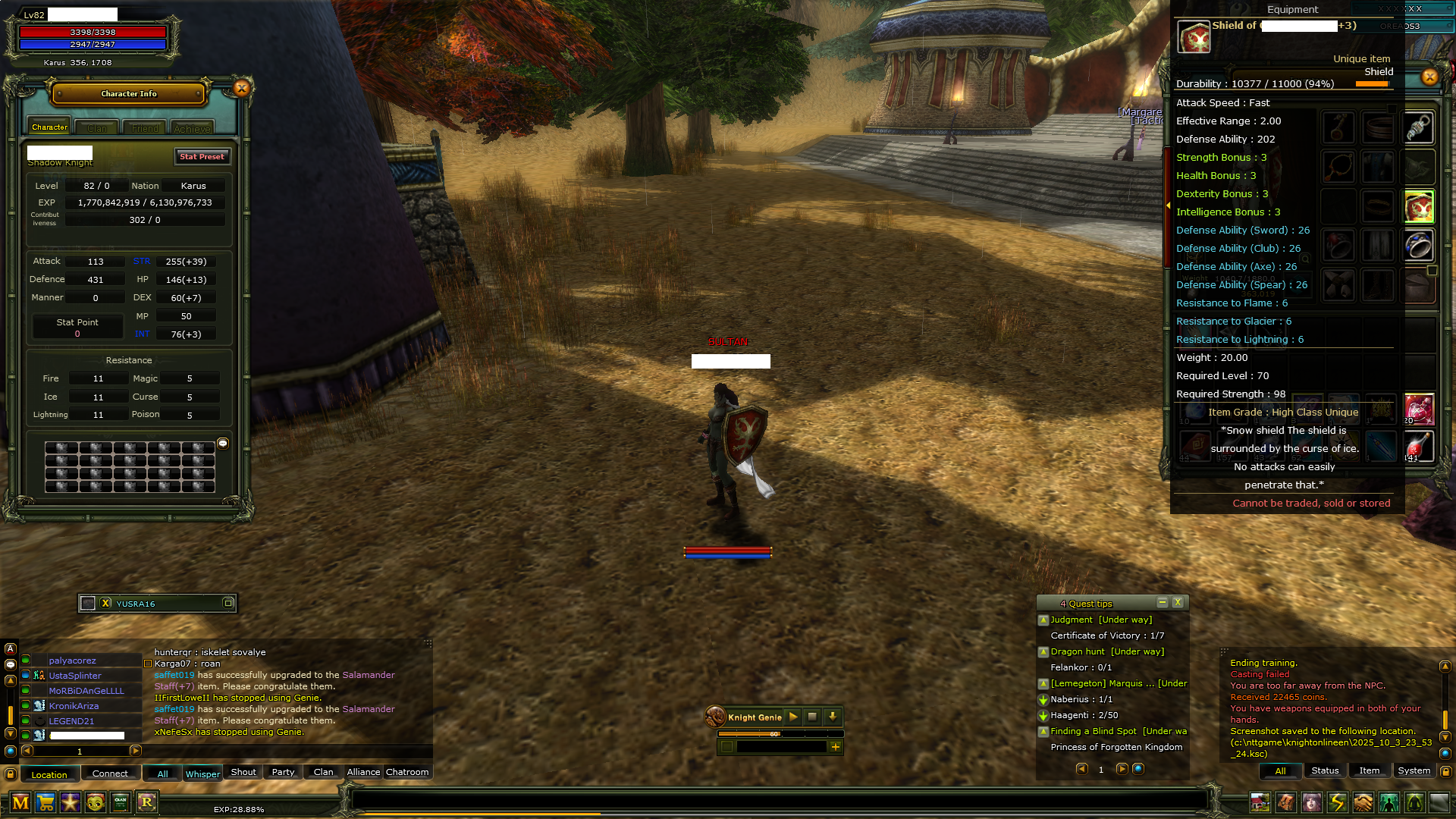
Task: Select the Connect list tab
Action: tap(110, 773)
